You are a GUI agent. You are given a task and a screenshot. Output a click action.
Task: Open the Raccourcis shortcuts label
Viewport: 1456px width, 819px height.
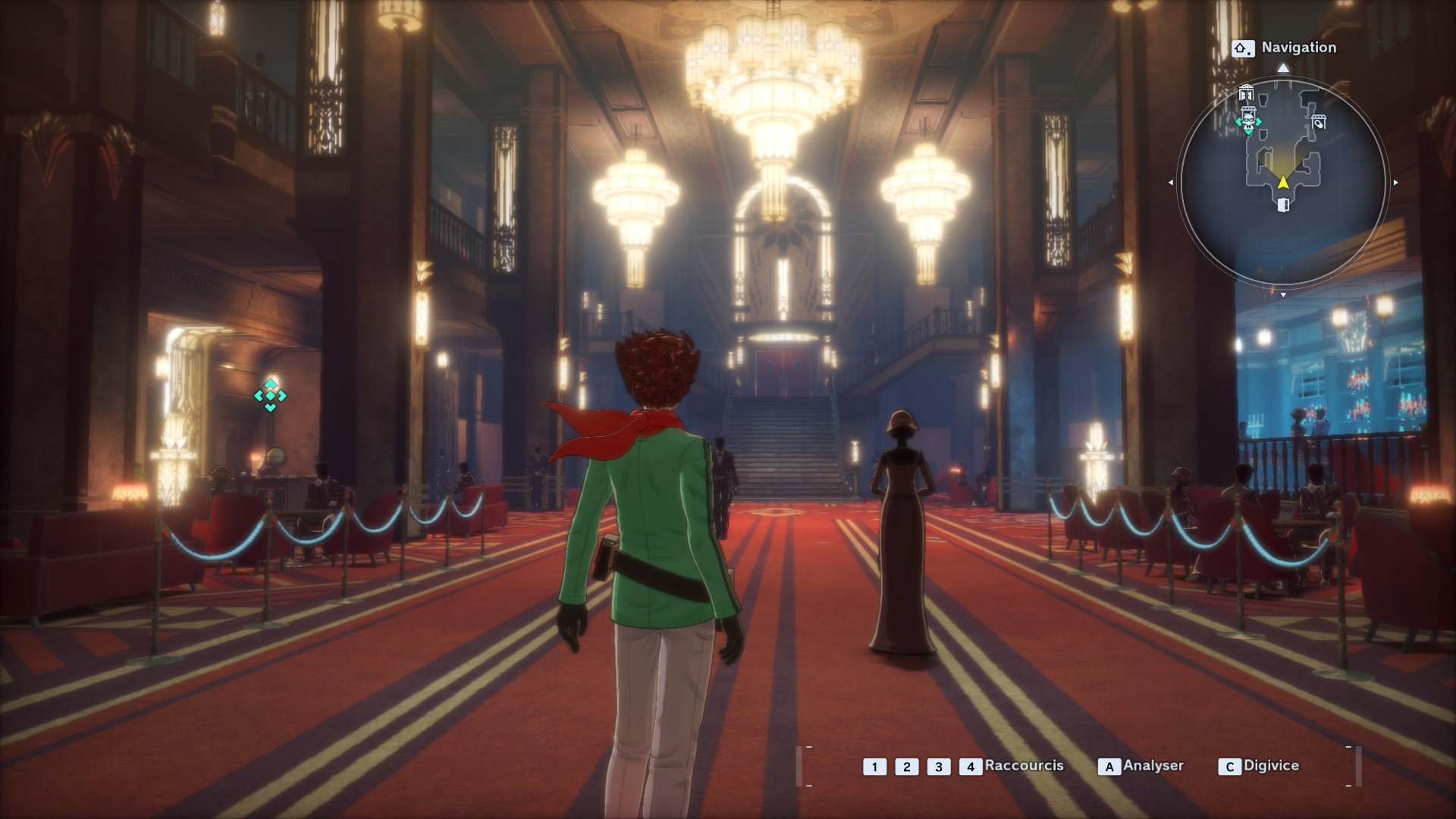pyautogui.click(x=1024, y=766)
